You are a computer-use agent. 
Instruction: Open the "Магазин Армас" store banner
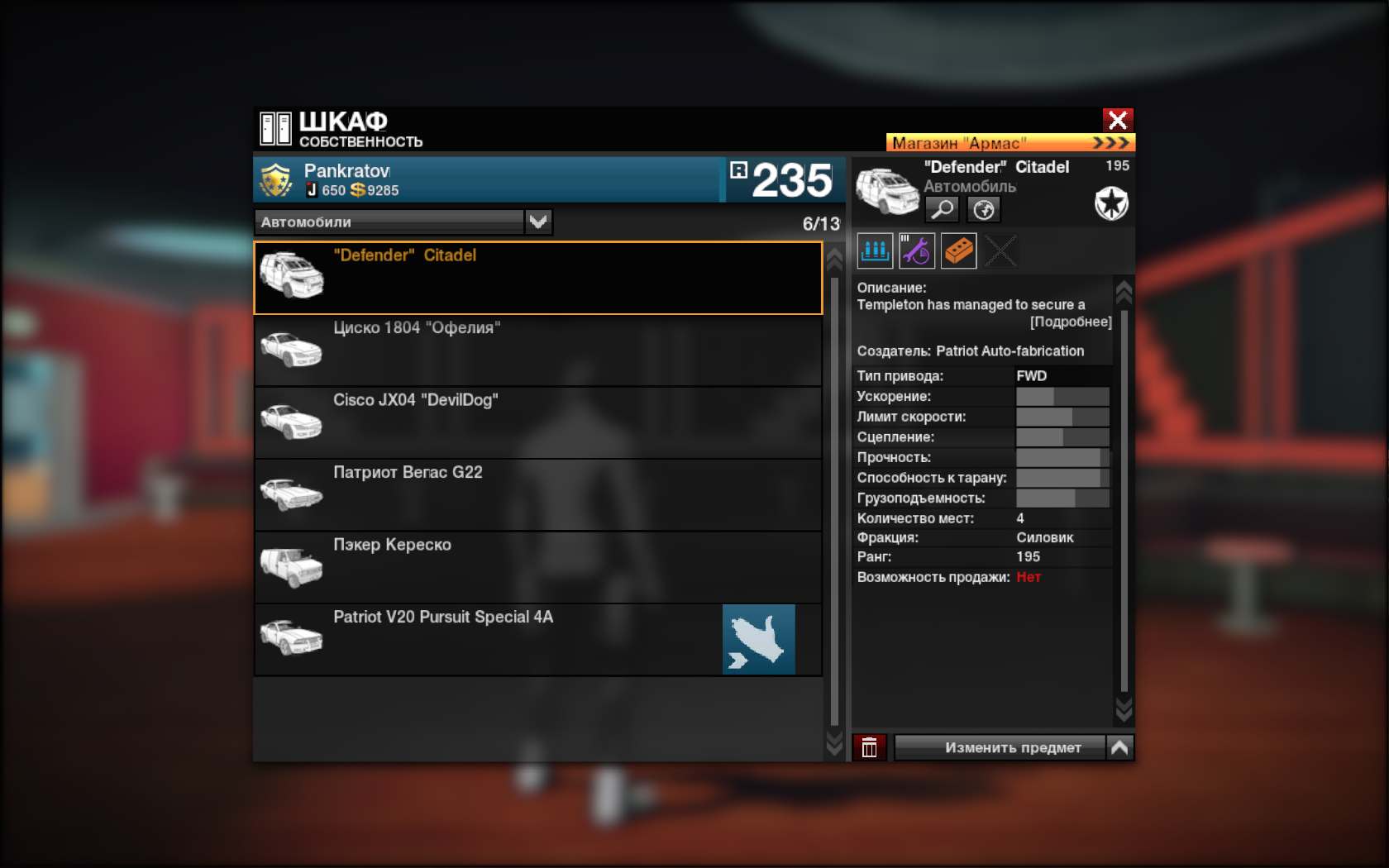[1010, 143]
